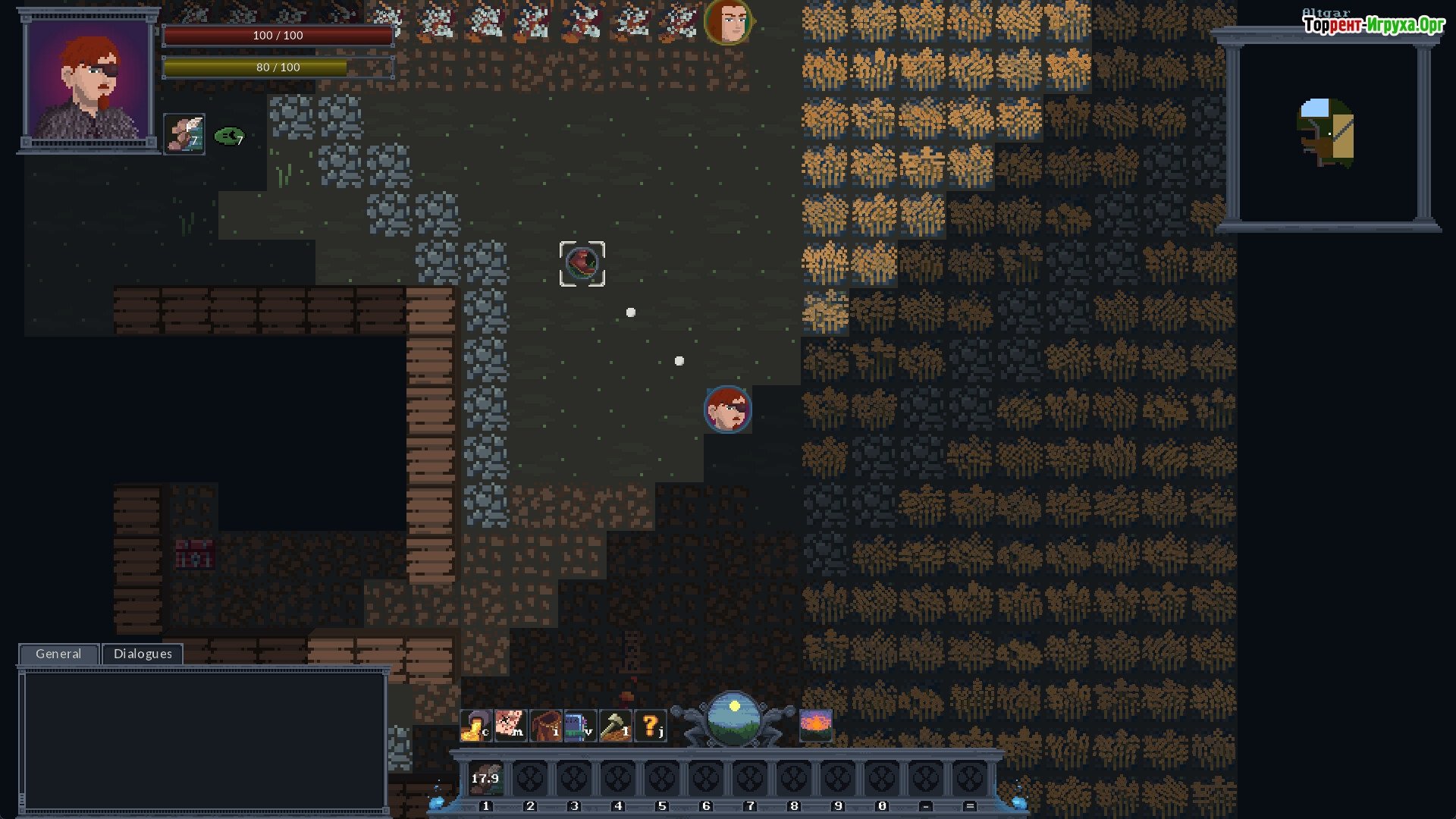
Task: Click the torn map icon
Action: [x=510, y=726]
